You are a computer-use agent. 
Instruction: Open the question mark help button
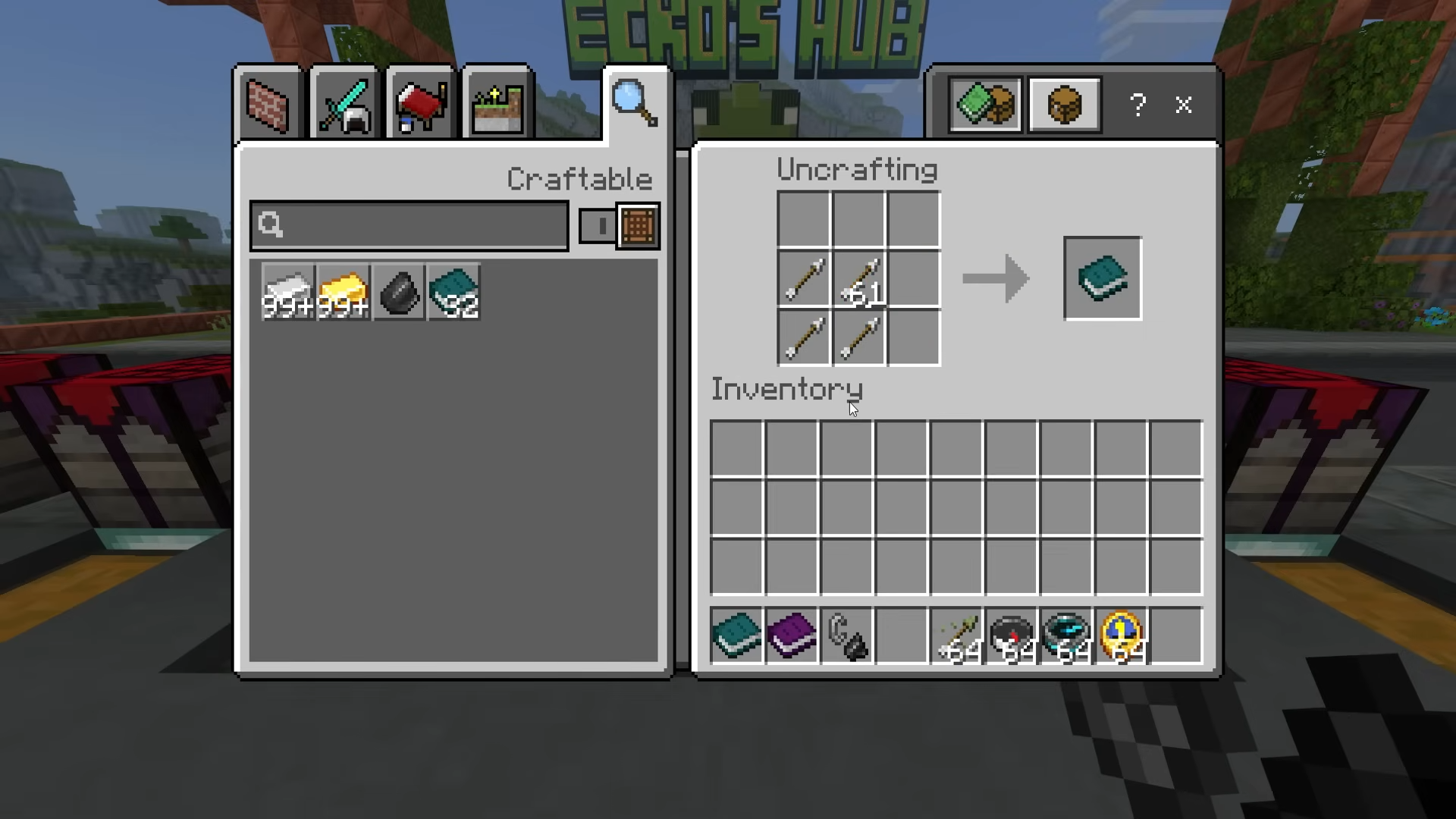pos(1137,105)
